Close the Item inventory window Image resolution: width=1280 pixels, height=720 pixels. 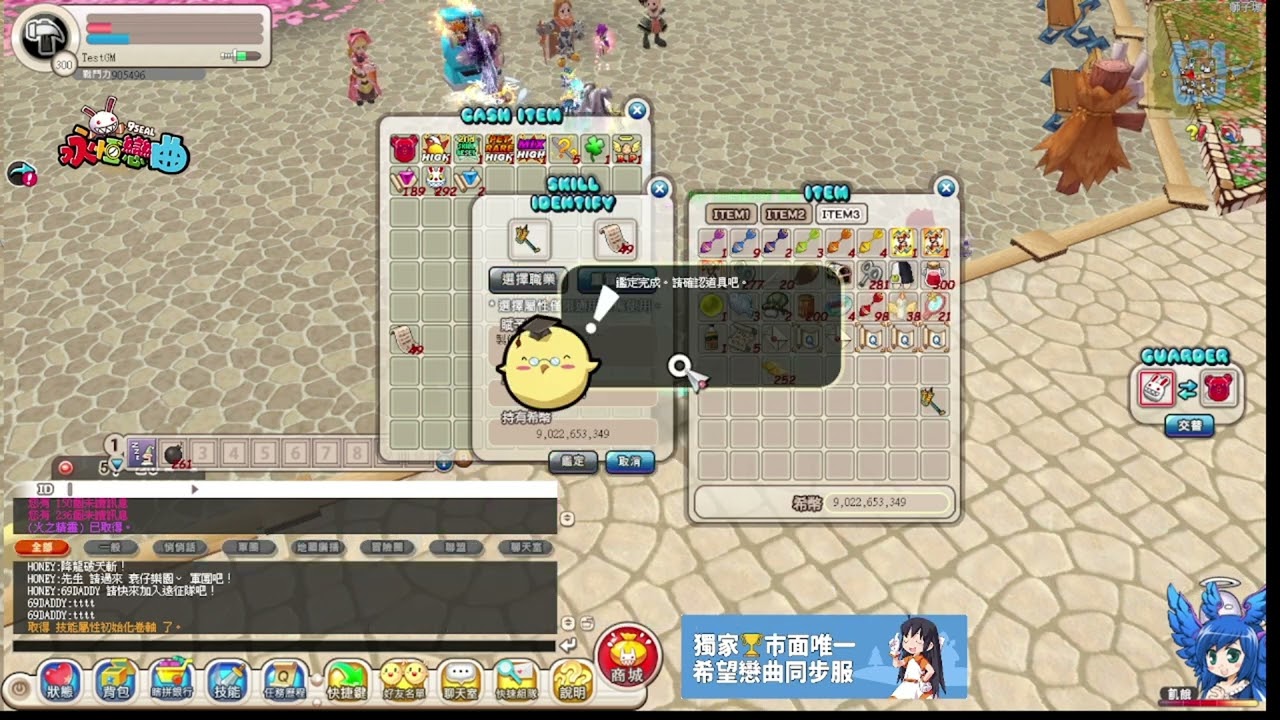point(946,188)
